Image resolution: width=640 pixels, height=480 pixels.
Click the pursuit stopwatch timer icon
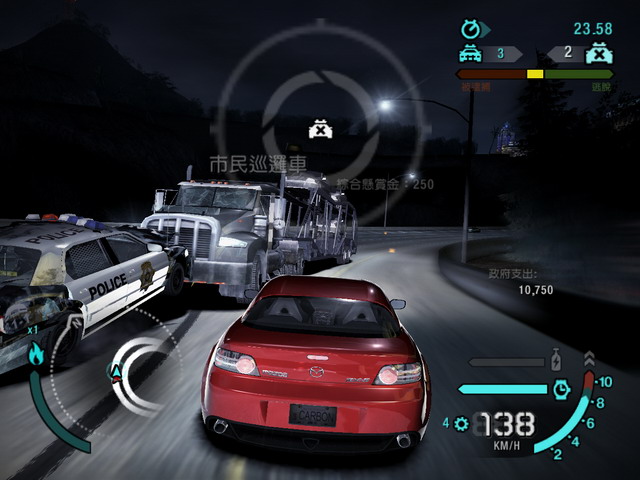coord(470,29)
